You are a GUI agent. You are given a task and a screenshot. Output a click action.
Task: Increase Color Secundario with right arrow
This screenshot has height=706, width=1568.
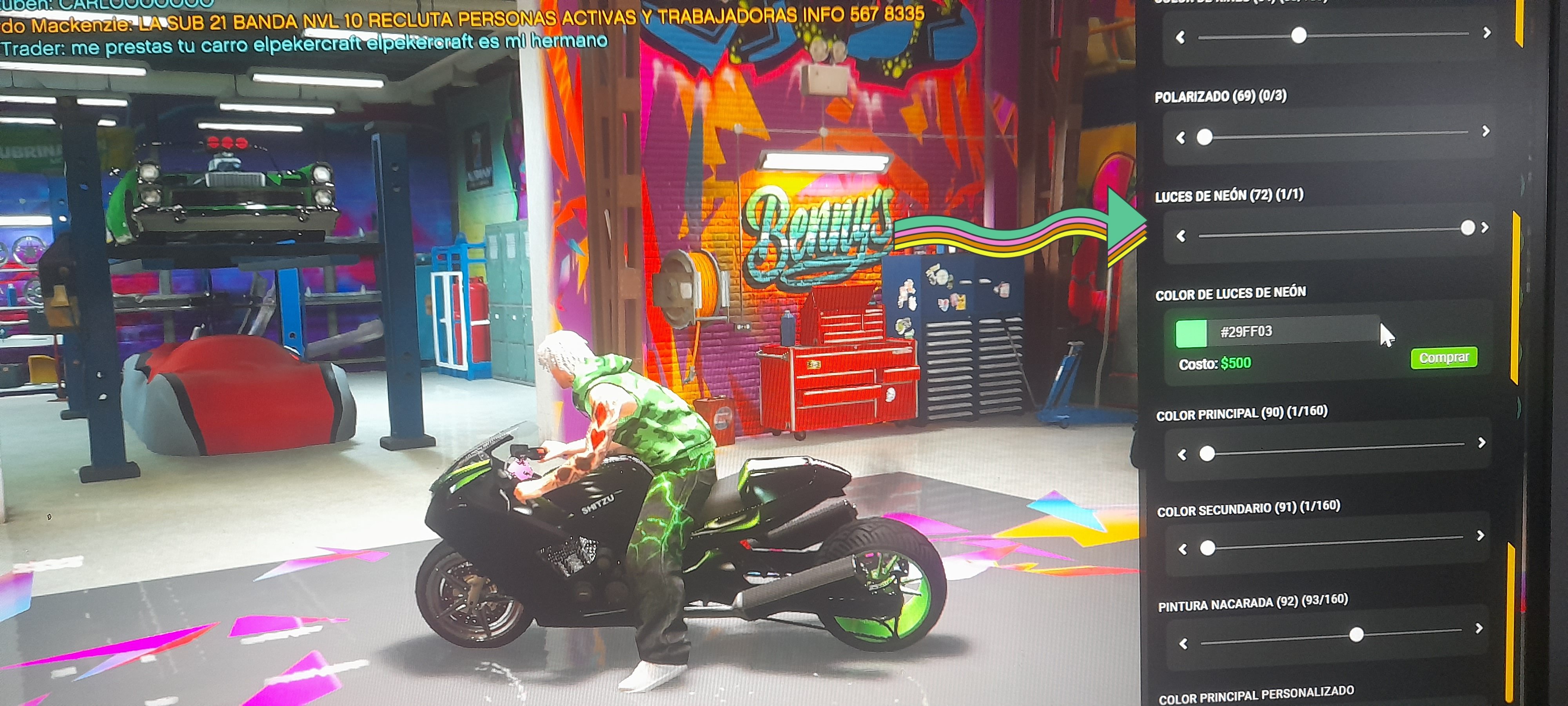pos(1480,535)
